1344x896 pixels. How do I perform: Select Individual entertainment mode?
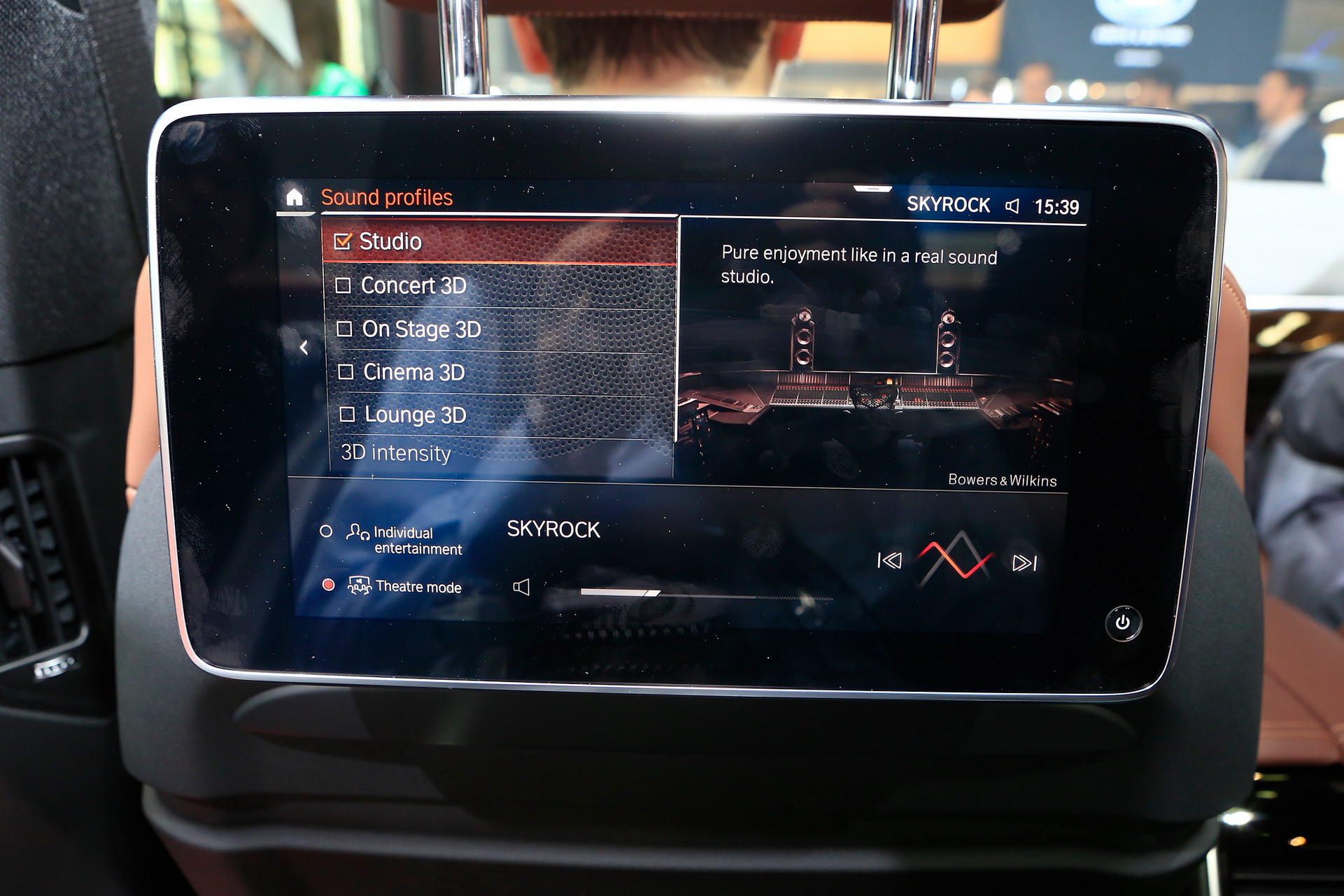point(326,532)
